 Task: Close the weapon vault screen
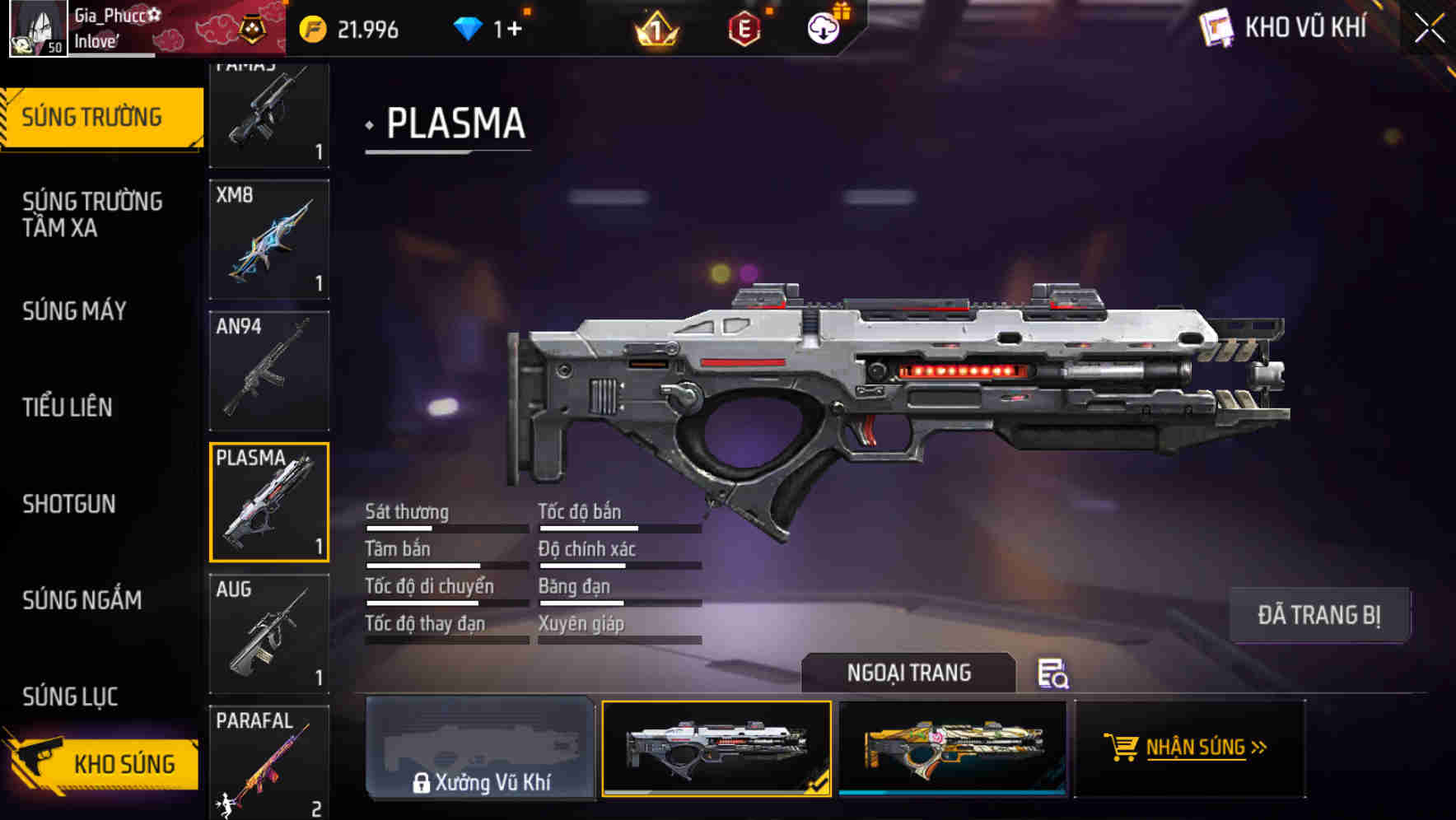pyautogui.click(x=1430, y=29)
